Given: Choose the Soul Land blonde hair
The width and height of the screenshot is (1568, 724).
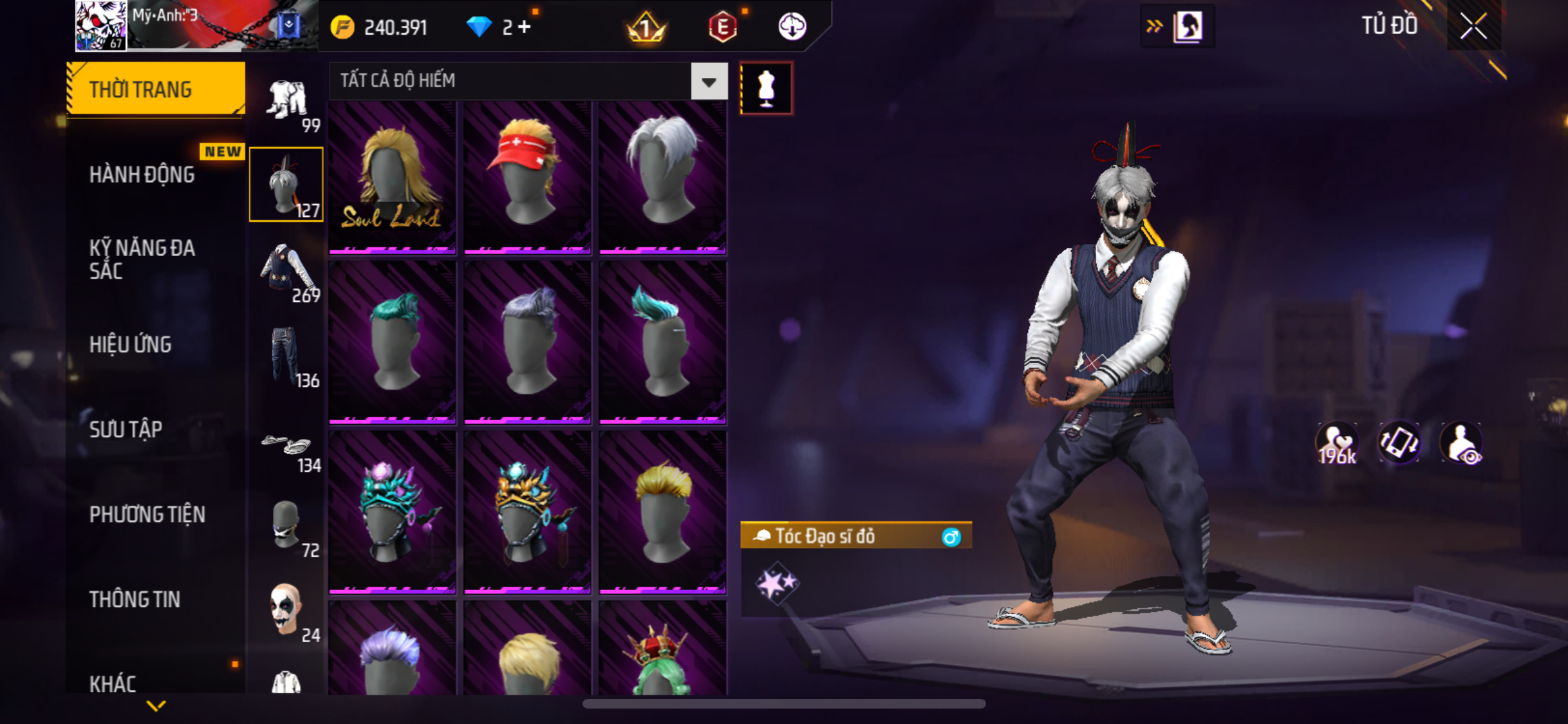Looking at the screenshot, I should (392, 177).
